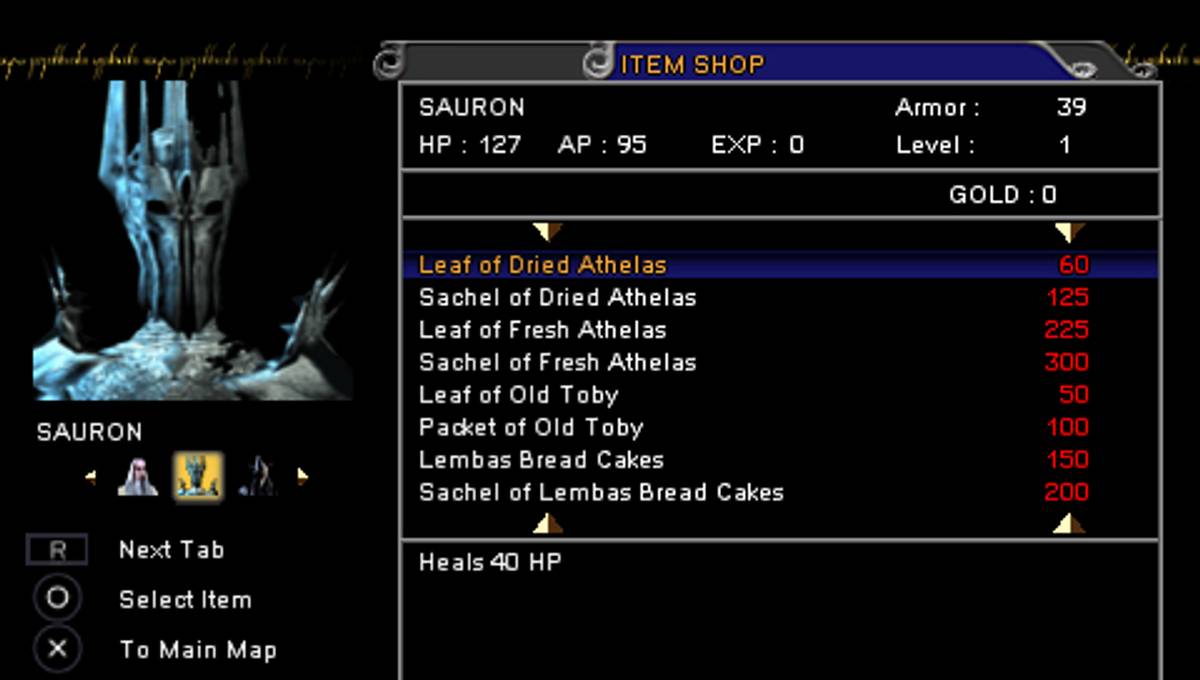Screen dimensions: 1200x680
Task: Select Sachel of Lembas Bread Cakes
Action: click(601, 492)
